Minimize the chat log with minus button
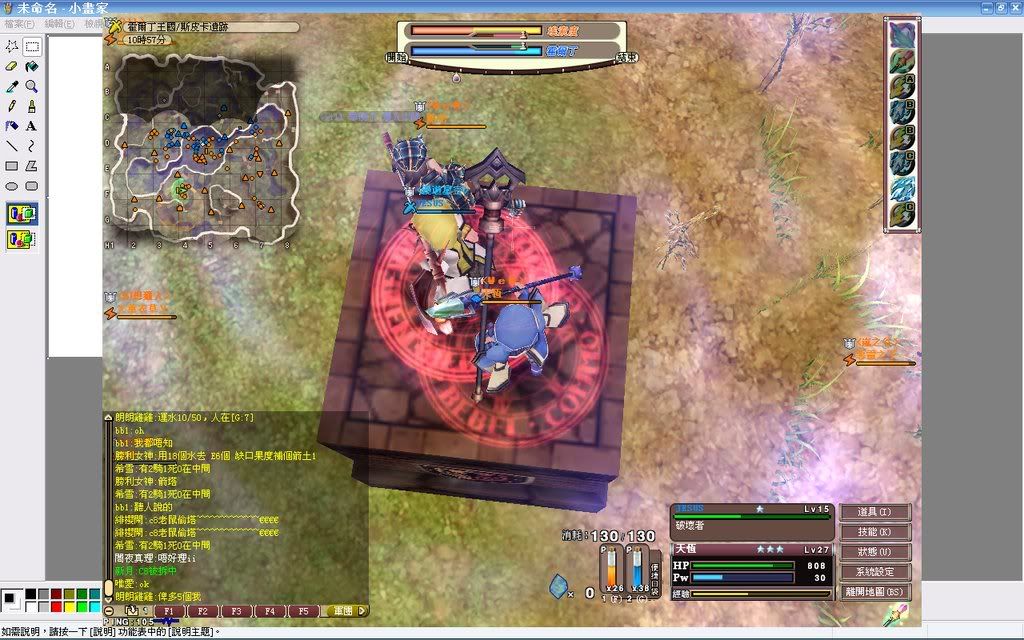Viewport: 1024px width, 640px height. point(109,610)
